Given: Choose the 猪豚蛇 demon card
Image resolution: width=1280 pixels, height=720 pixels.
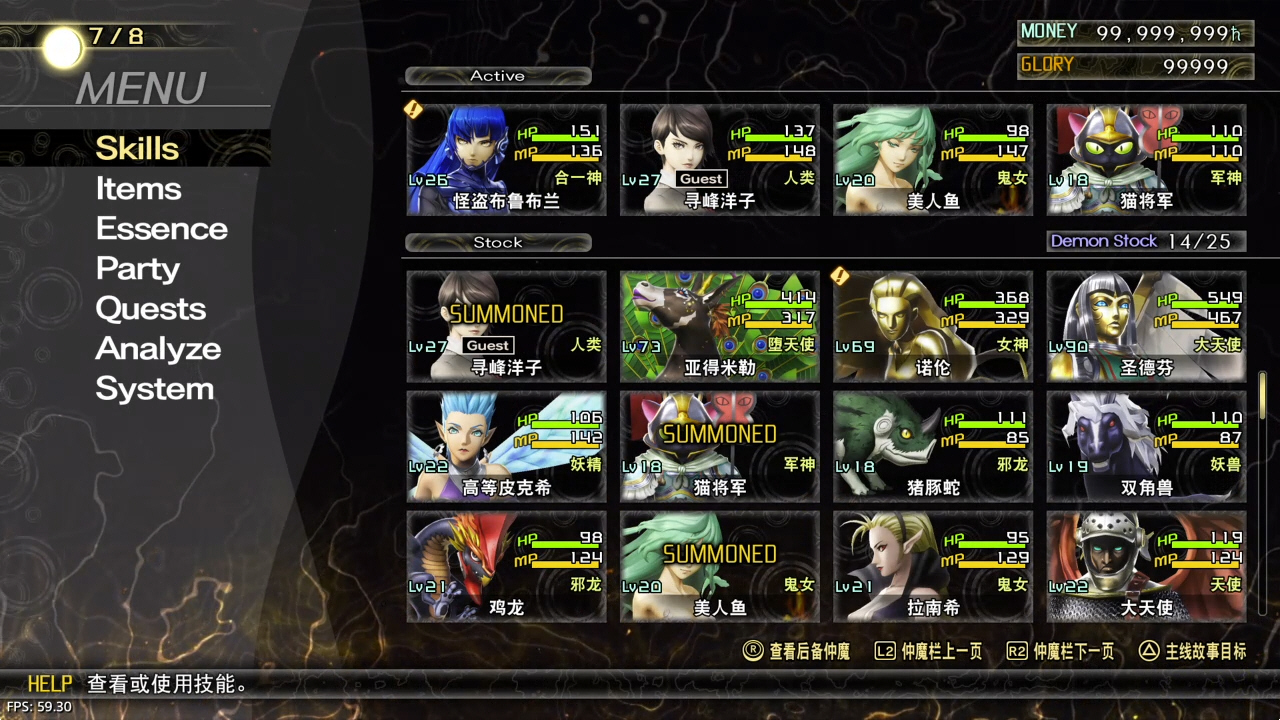Looking at the screenshot, I should pyautogui.click(x=933, y=447).
